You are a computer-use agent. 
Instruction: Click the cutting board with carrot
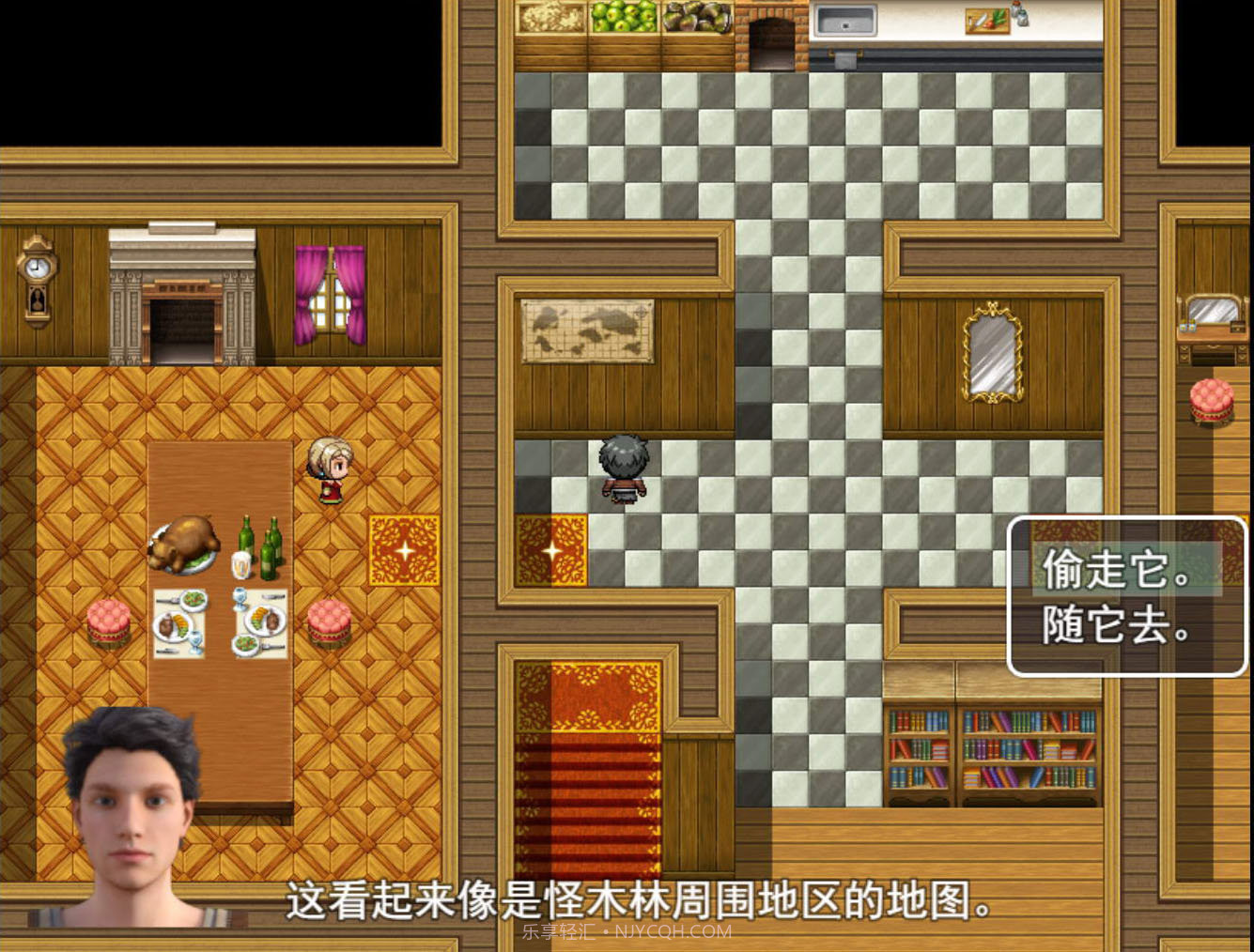click(x=985, y=21)
